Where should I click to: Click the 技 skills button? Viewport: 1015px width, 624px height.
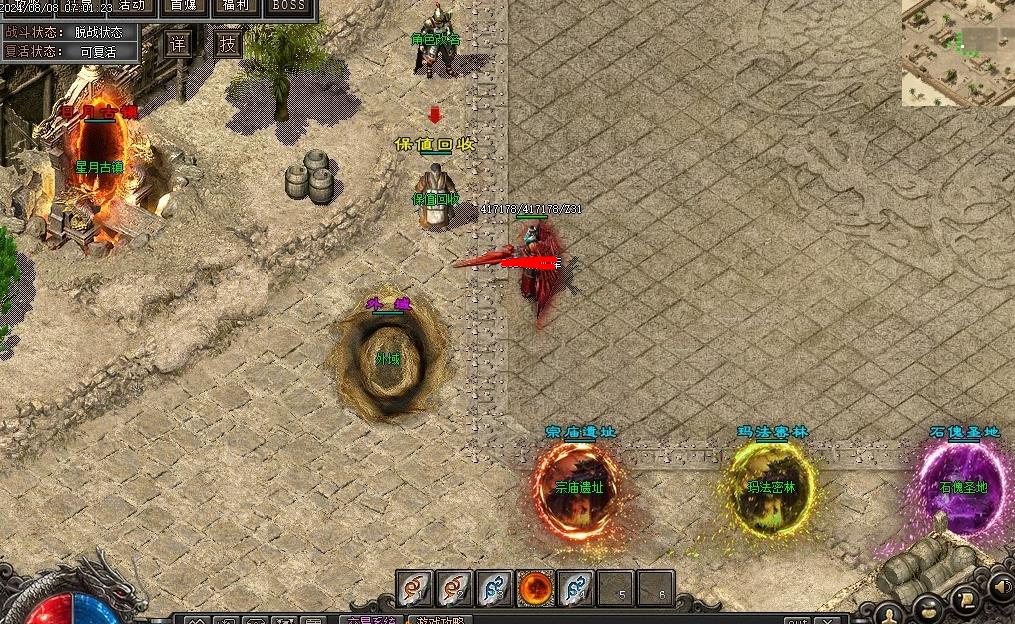[228, 44]
